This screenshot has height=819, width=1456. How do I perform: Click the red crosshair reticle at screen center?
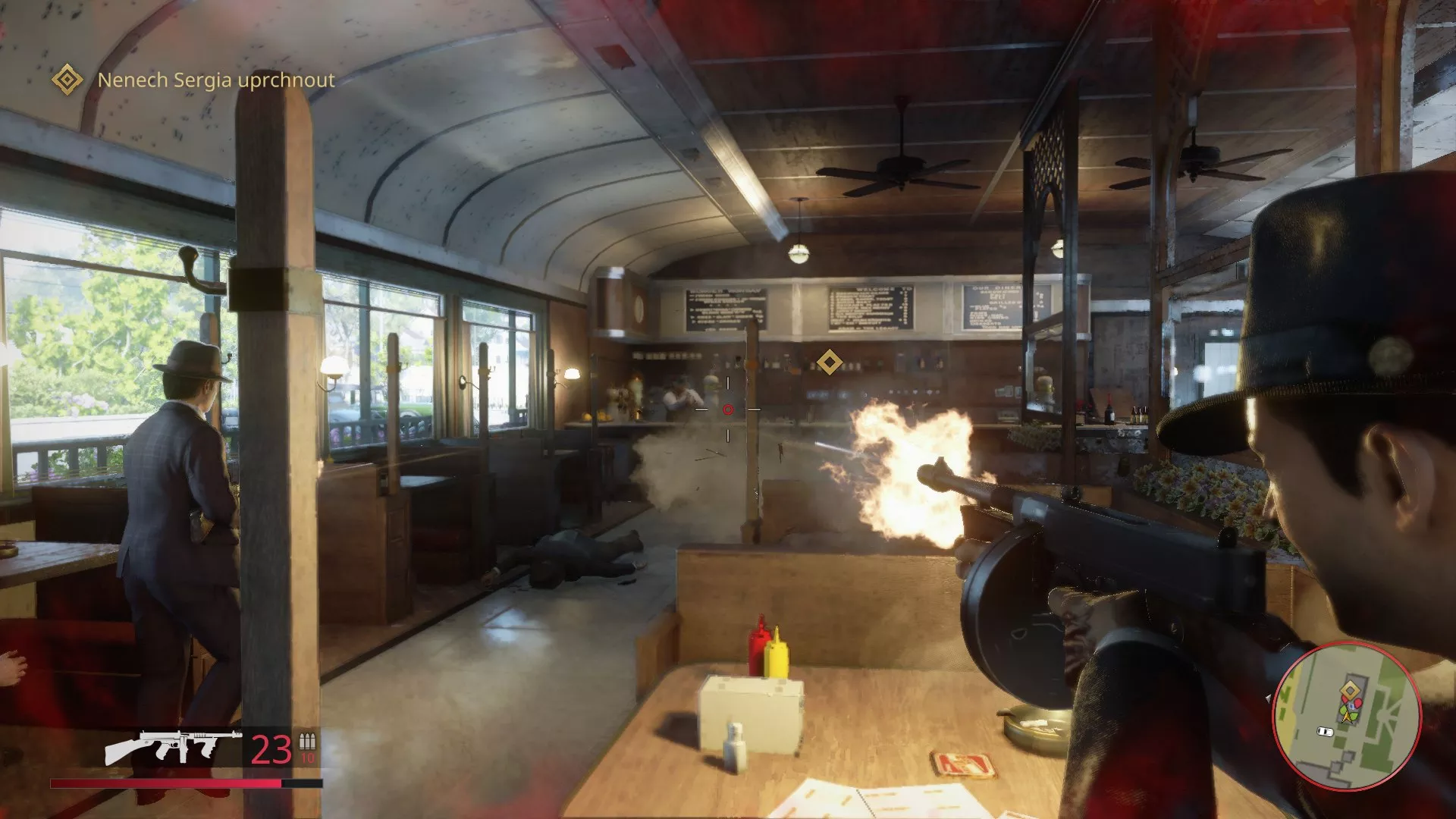tap(729, 409)
